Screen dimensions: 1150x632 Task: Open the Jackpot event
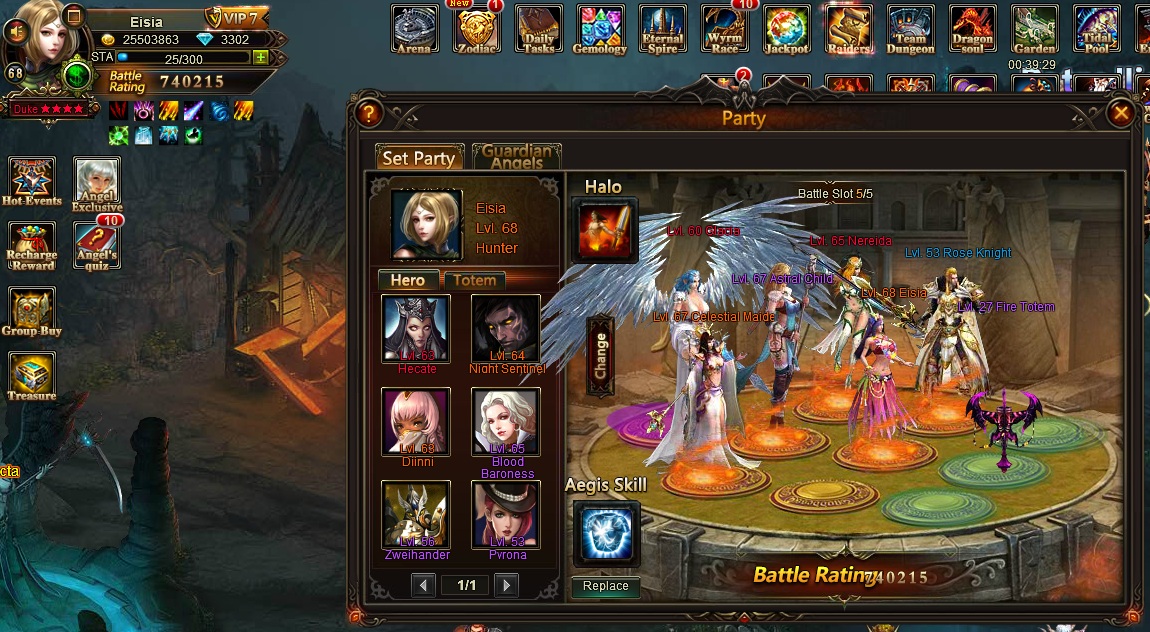tap(787, 28)
